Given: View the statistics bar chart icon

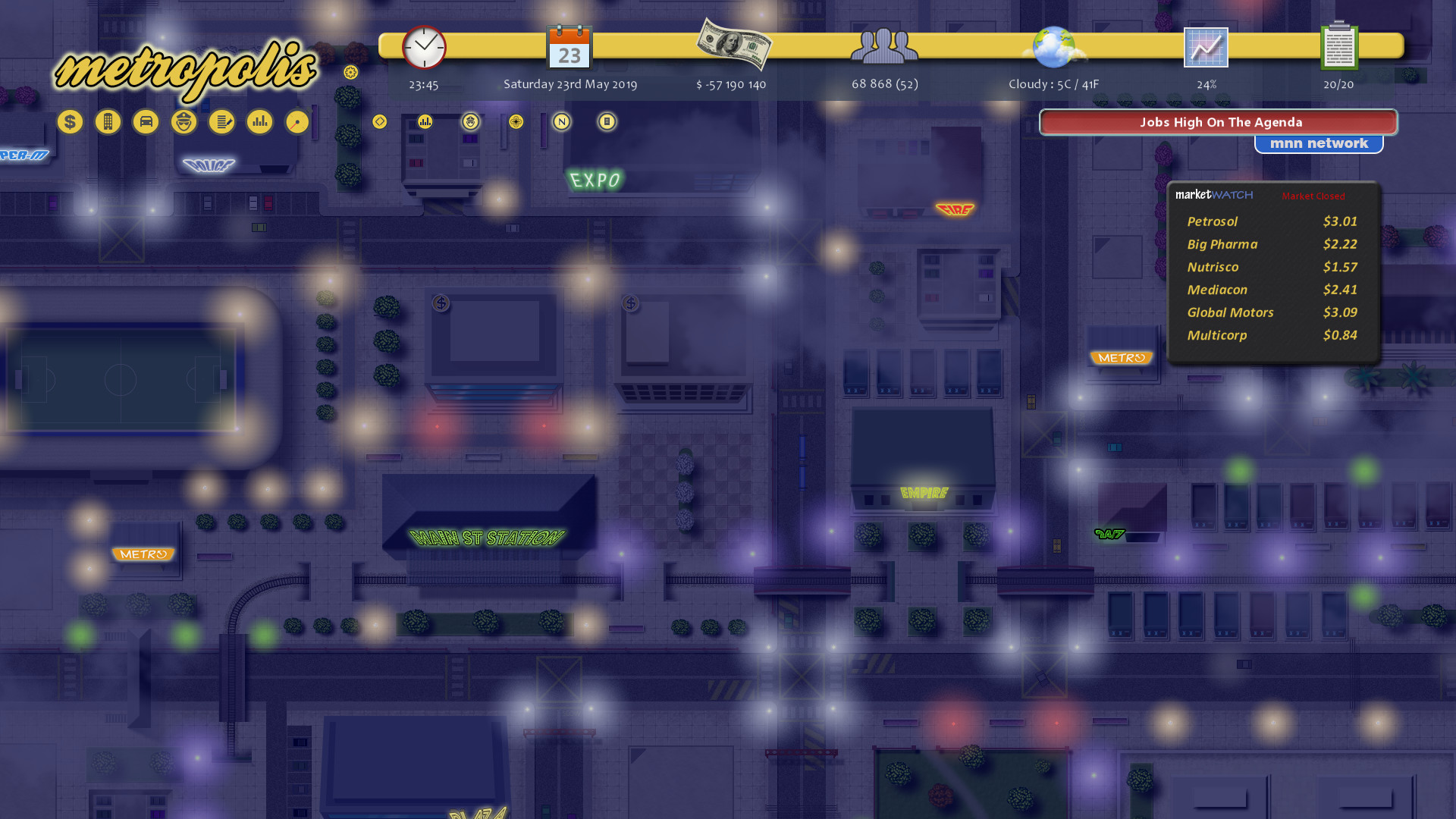Looking at the screenshot, I should click(x=259, y=121).
